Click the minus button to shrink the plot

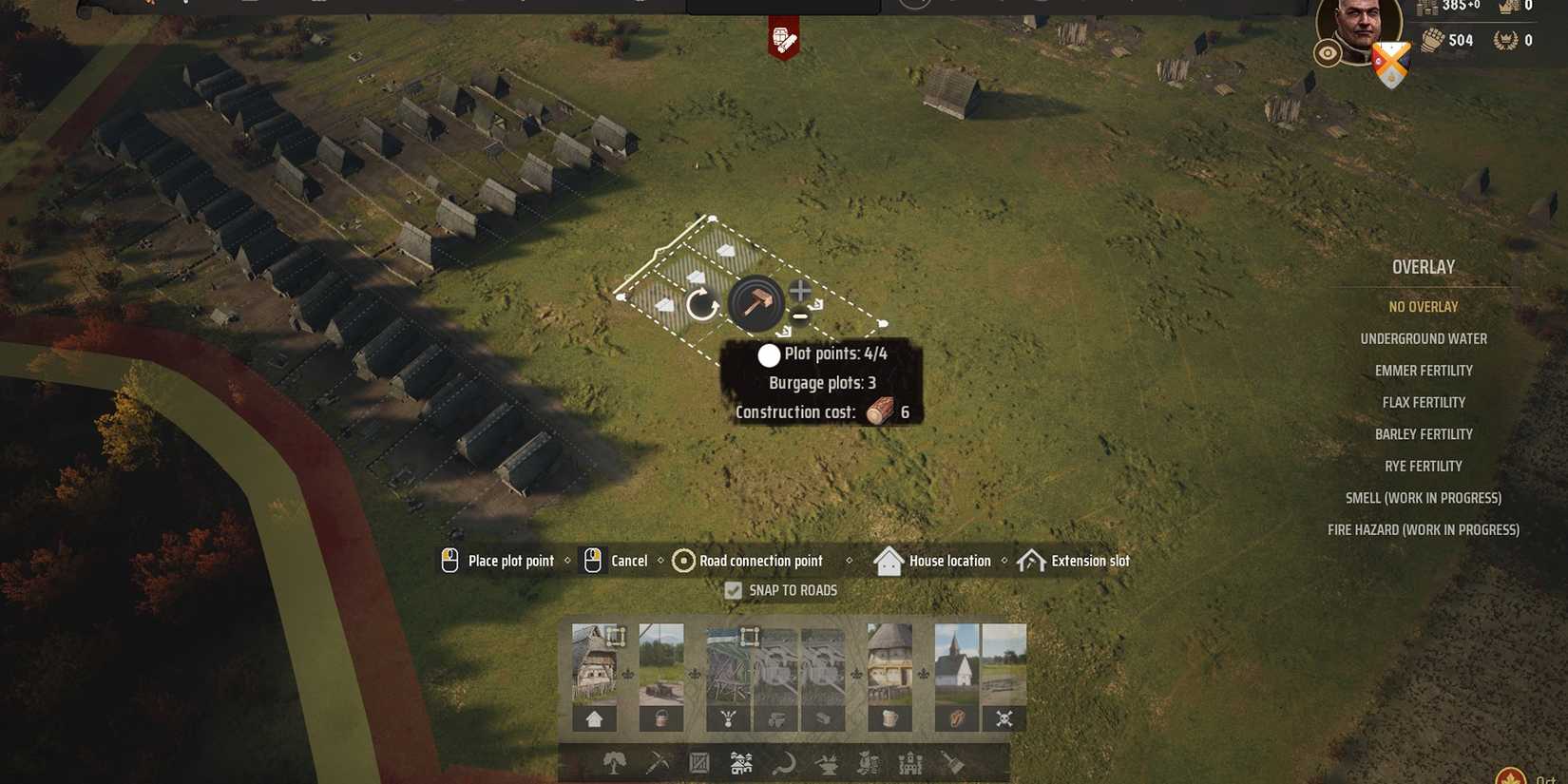click(x=802, y=316)
